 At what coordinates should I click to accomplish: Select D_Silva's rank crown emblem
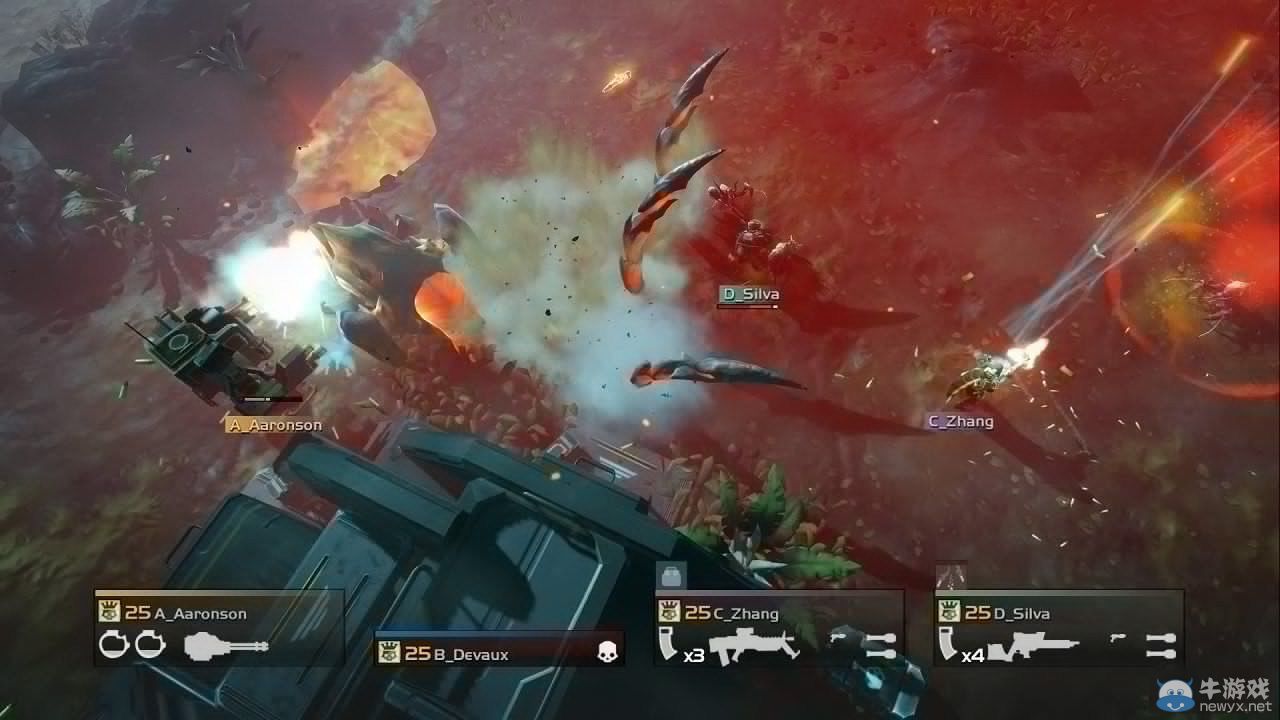click(950, 609)
